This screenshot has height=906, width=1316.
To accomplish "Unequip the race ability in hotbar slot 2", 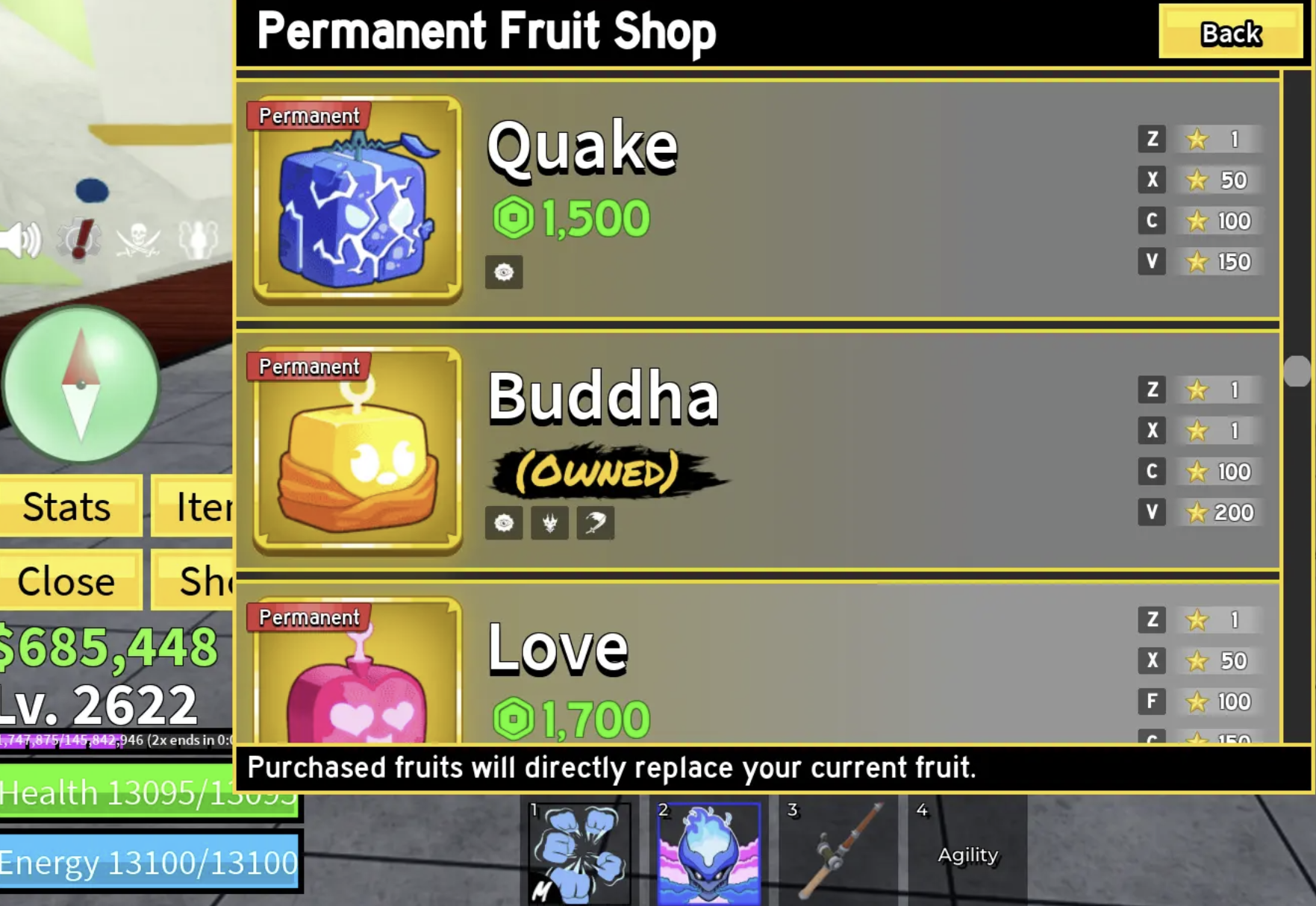I will [708, 851].
